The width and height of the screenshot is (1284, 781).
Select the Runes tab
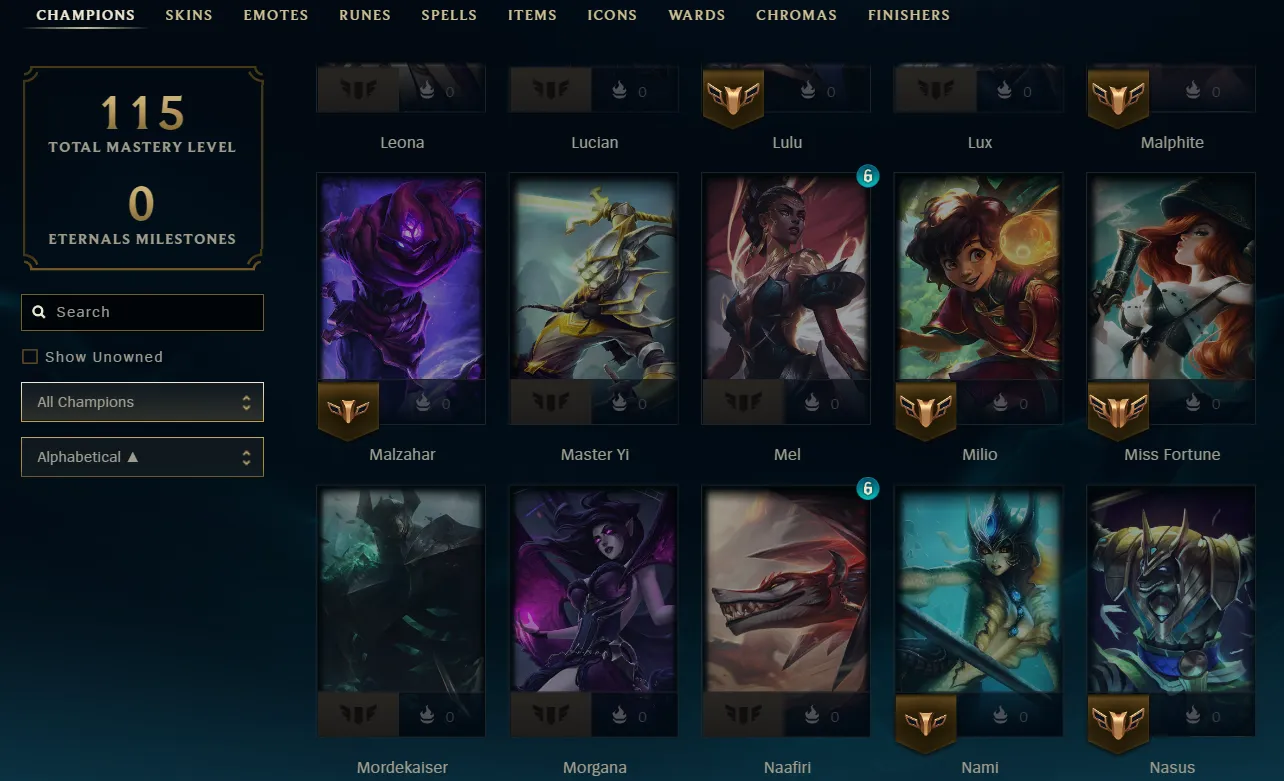[x=365, y=15]
